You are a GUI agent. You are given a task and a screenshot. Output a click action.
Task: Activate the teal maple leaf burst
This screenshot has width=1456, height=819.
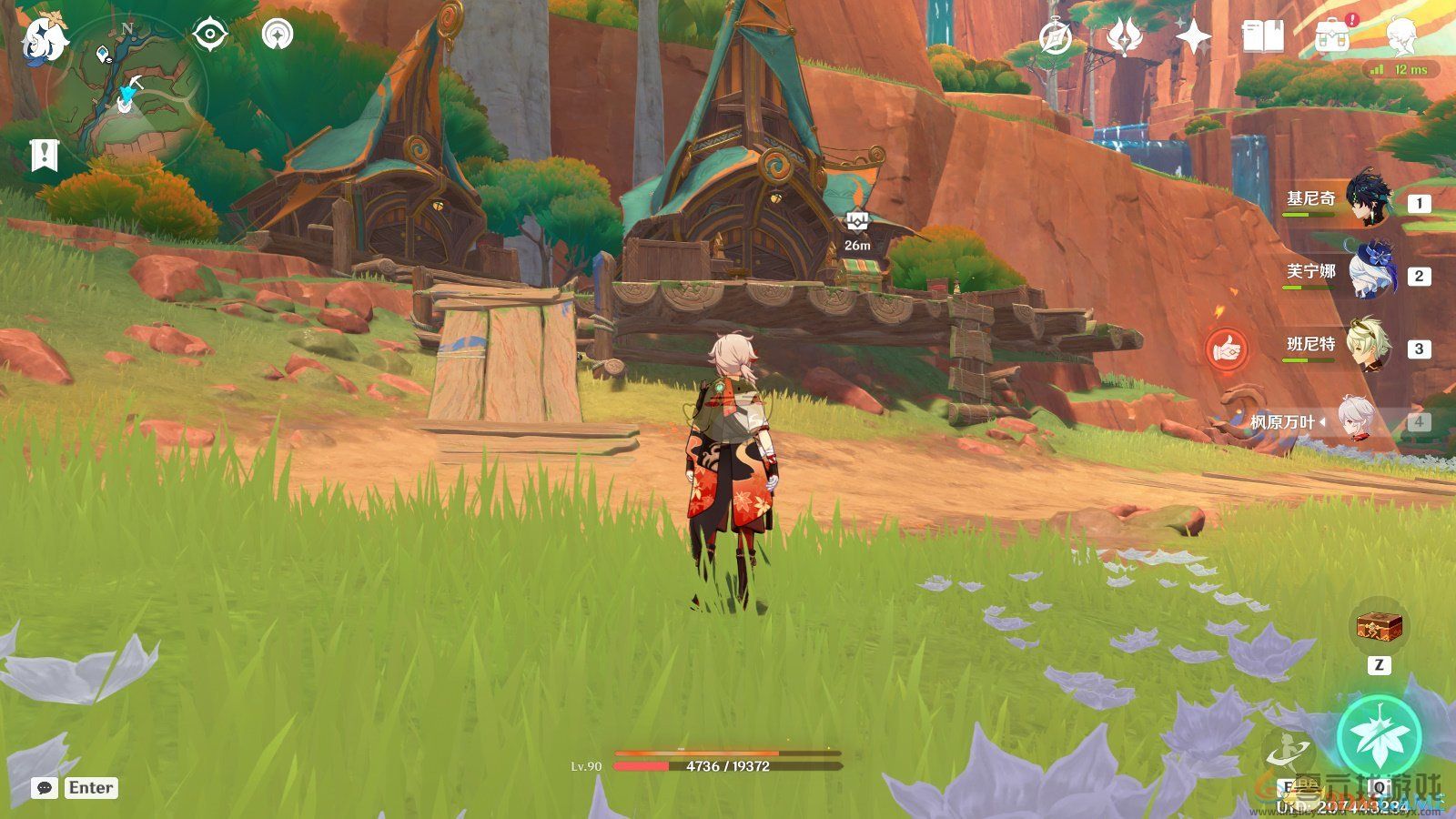pos(1379,737)
